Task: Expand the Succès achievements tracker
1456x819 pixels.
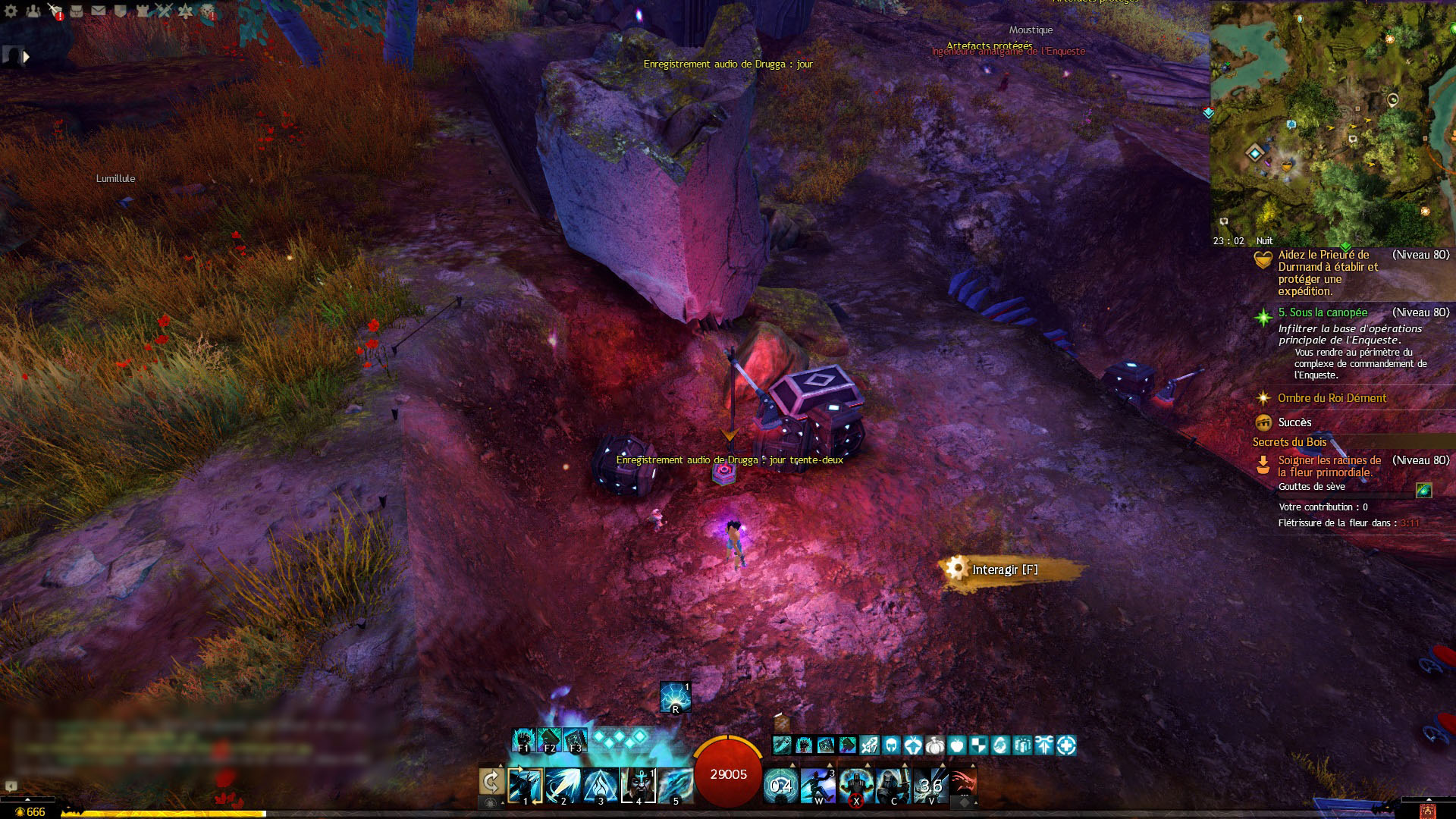Action: [x=1294, y=422]
